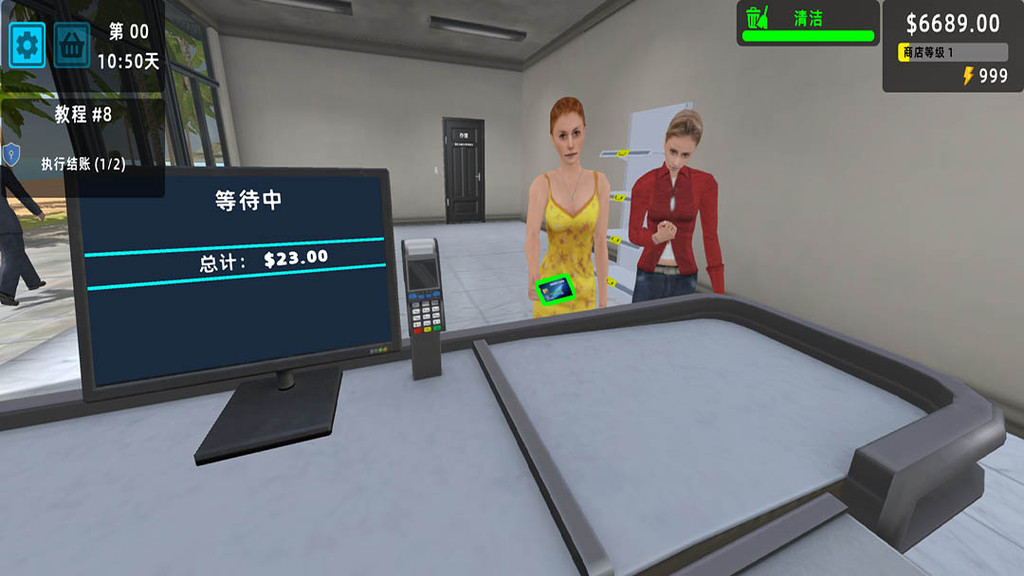Image resolution: width=1024 pixels, height=576 pixels.
Task: Open the gear settings menu
Action: click(x=27, y=45)
